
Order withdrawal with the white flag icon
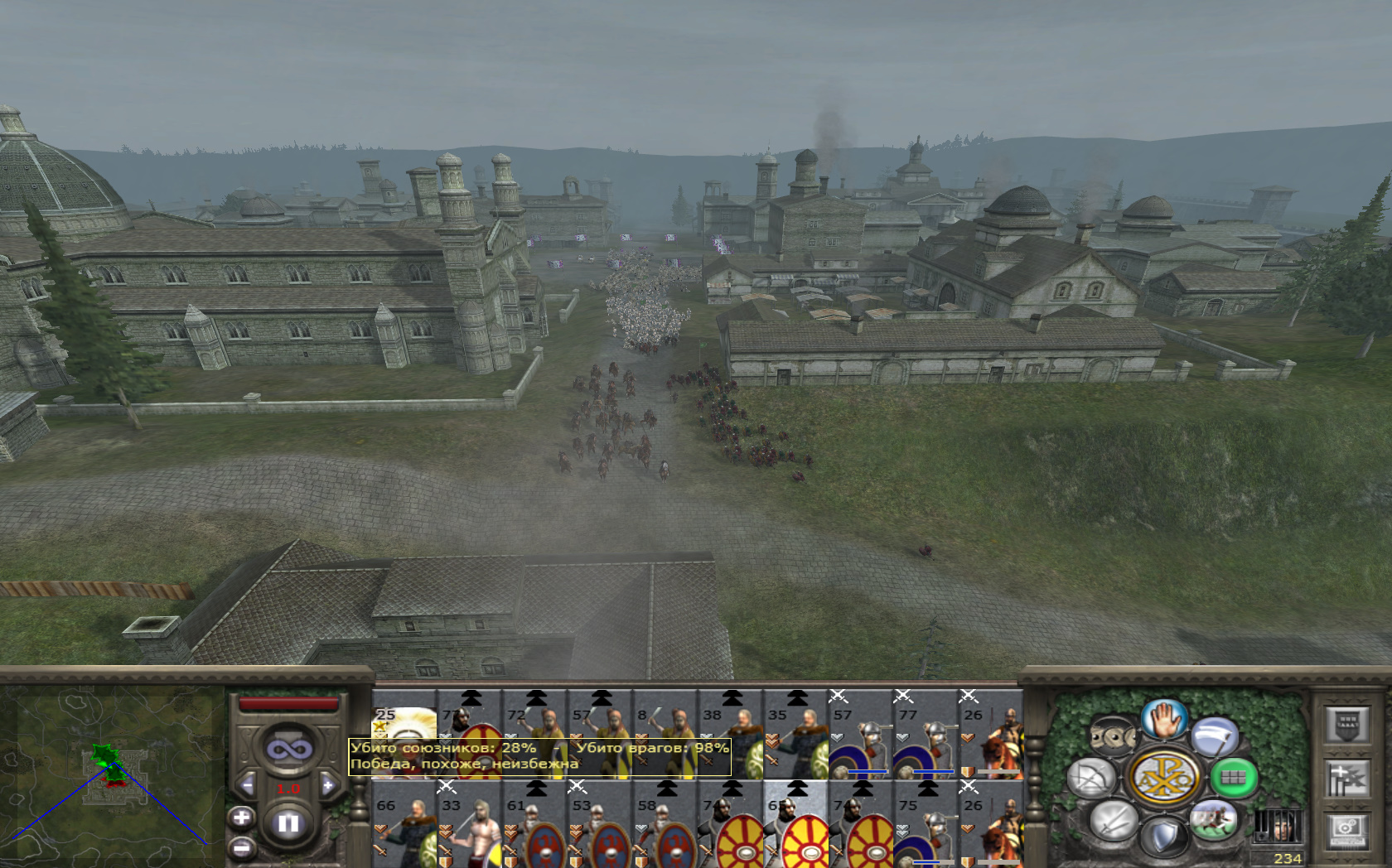(x=1215, y=737)
